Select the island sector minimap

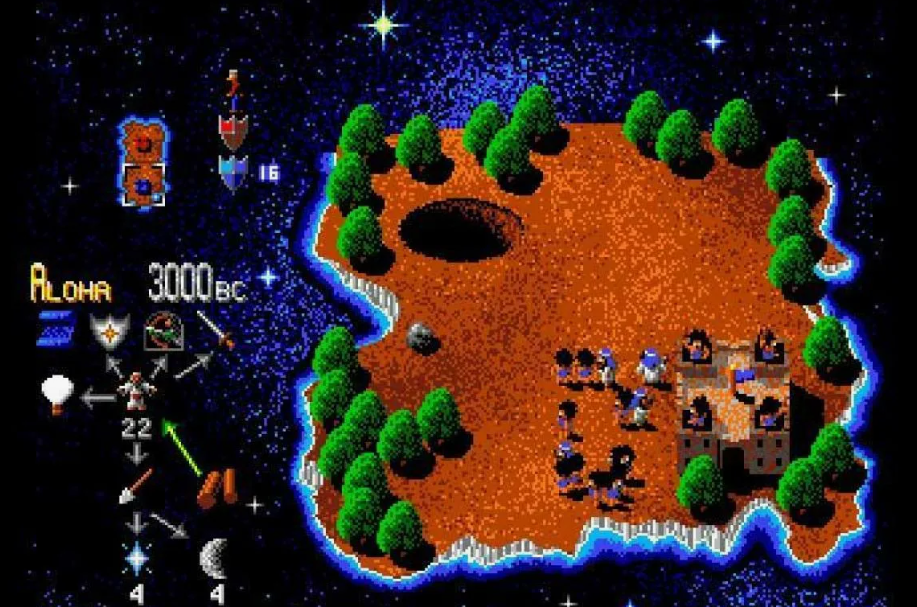pos(143,162)
